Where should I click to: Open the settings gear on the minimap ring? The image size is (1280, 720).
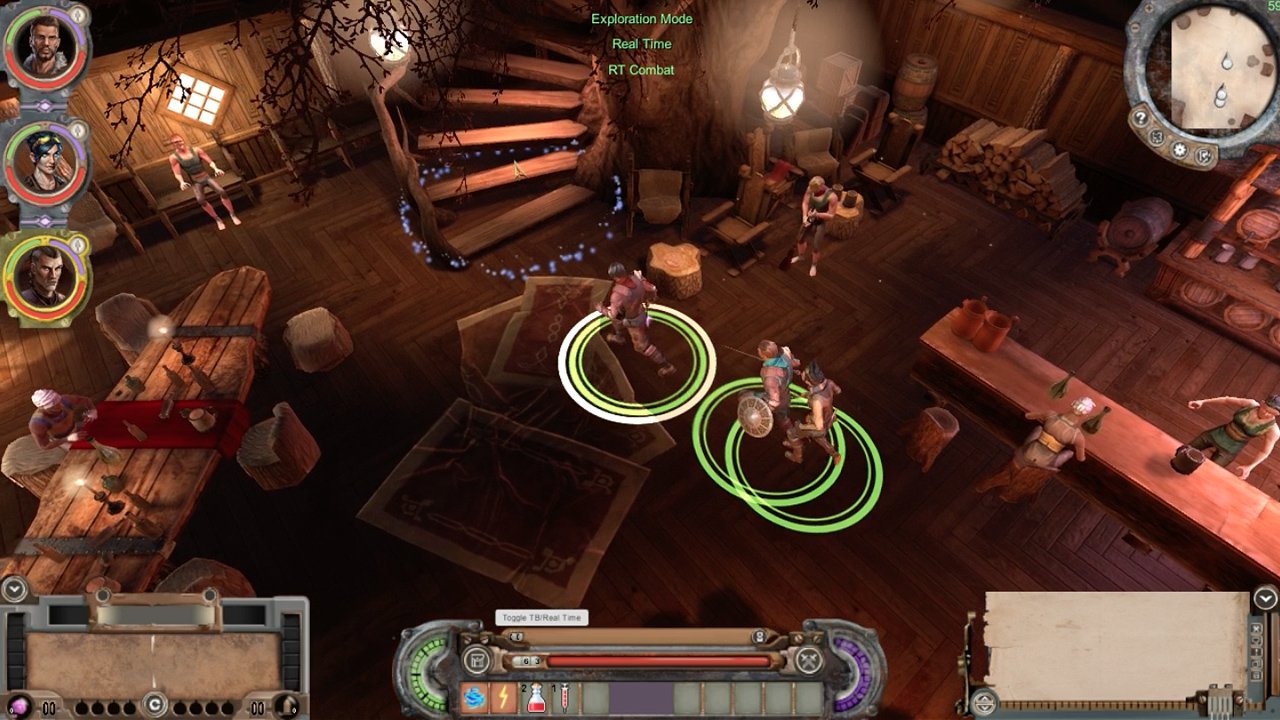click(x=1179, y=149)
